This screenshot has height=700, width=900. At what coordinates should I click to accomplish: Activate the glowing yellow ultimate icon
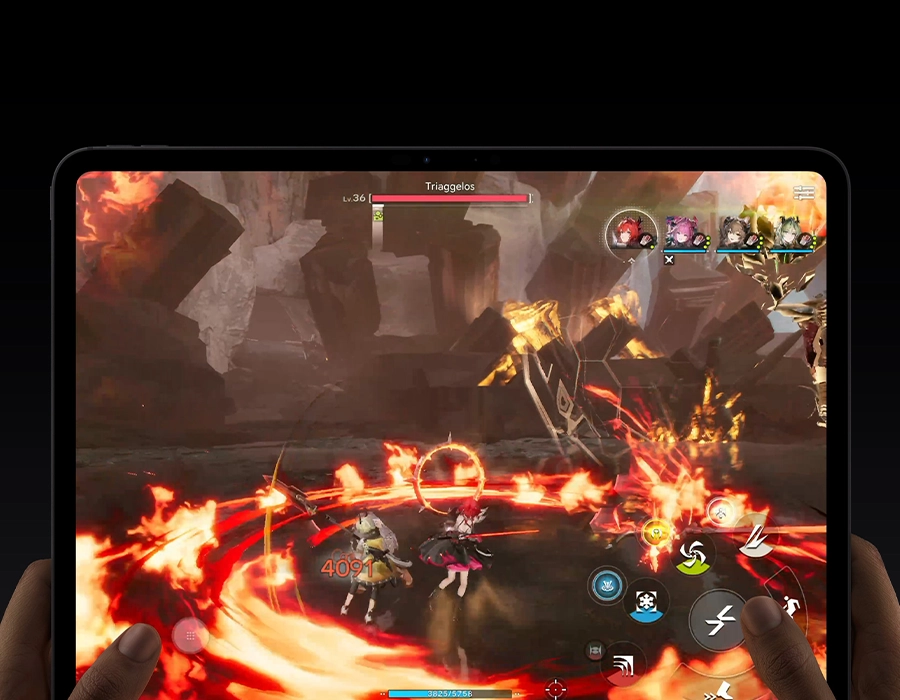coord(656,532)
